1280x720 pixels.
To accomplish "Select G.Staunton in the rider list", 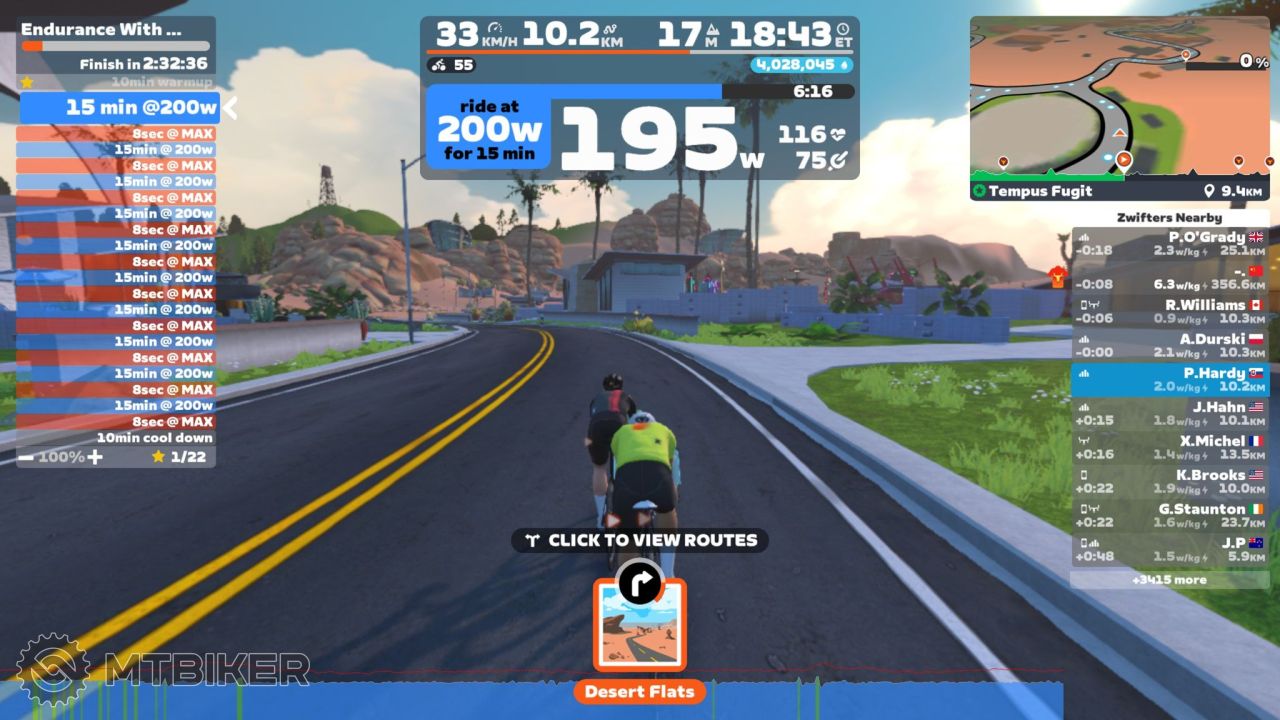I will [x=1169, y=516].
